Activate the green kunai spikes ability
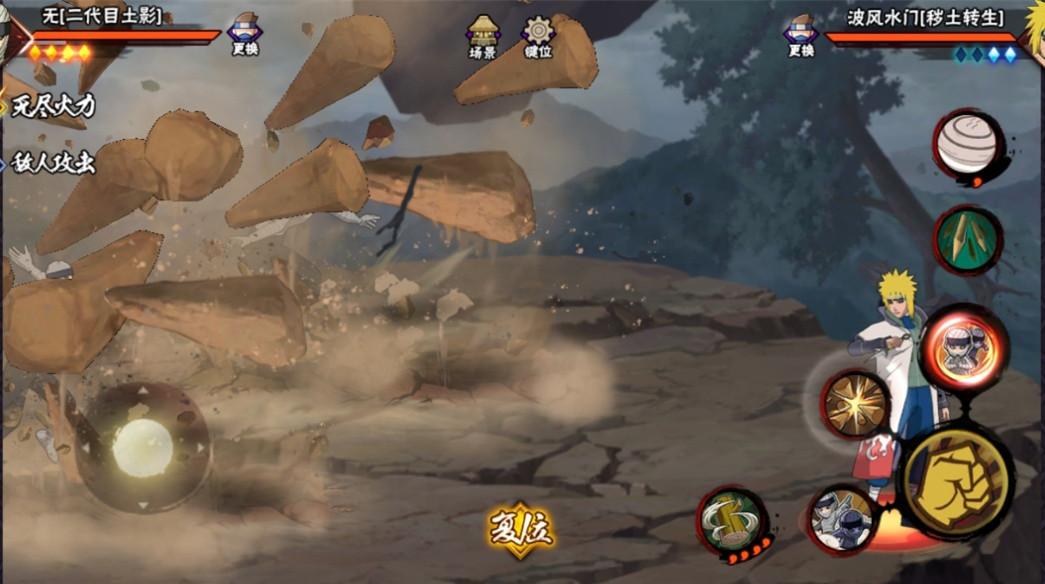Image resolution: width=1045 pixels, height=584 pixels. click(968, 239)
